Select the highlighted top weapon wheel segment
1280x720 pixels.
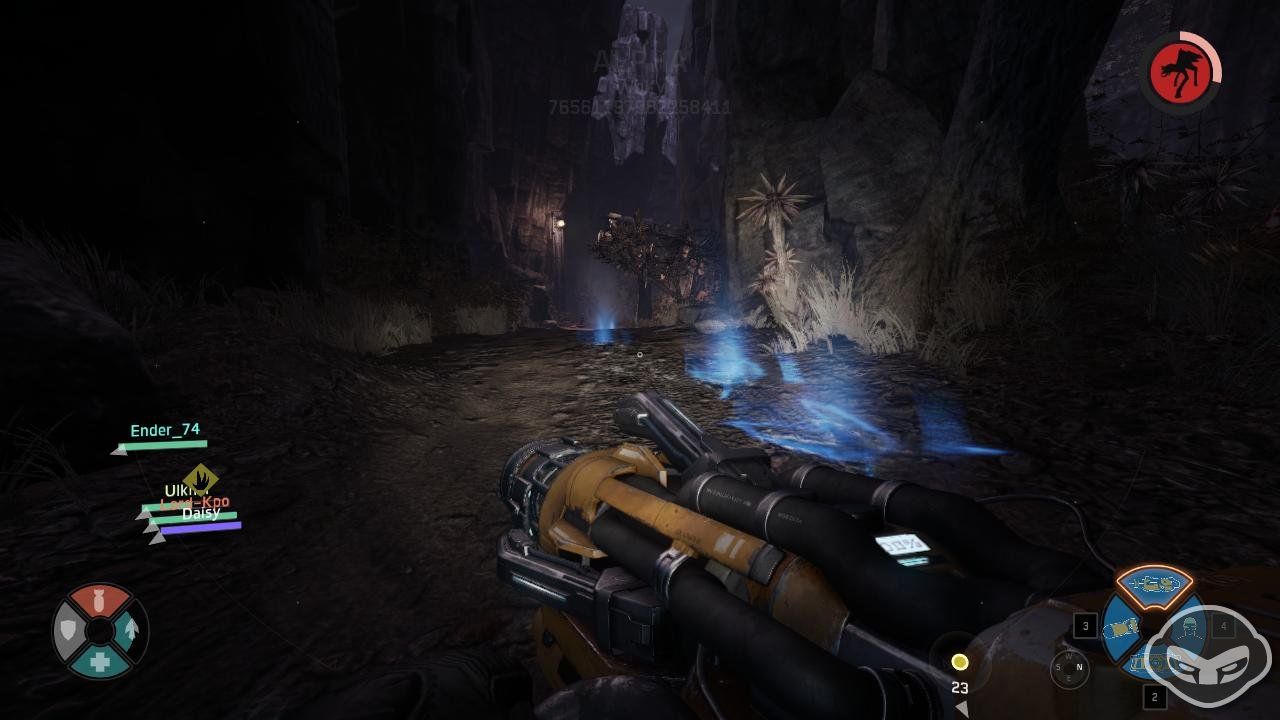click(x=1154, y=585)
